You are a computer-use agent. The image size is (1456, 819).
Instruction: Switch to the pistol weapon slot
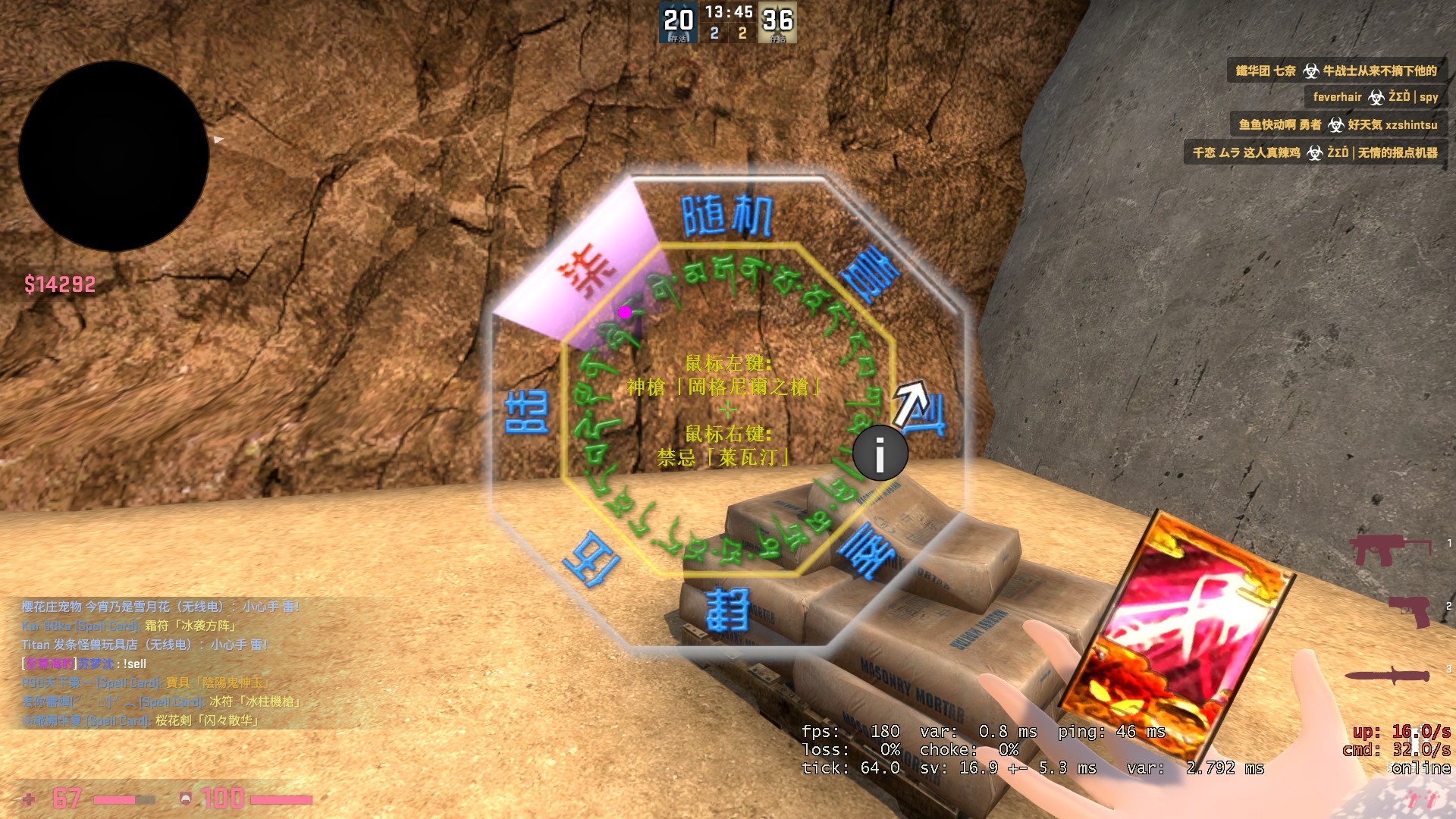point(1410,609)
